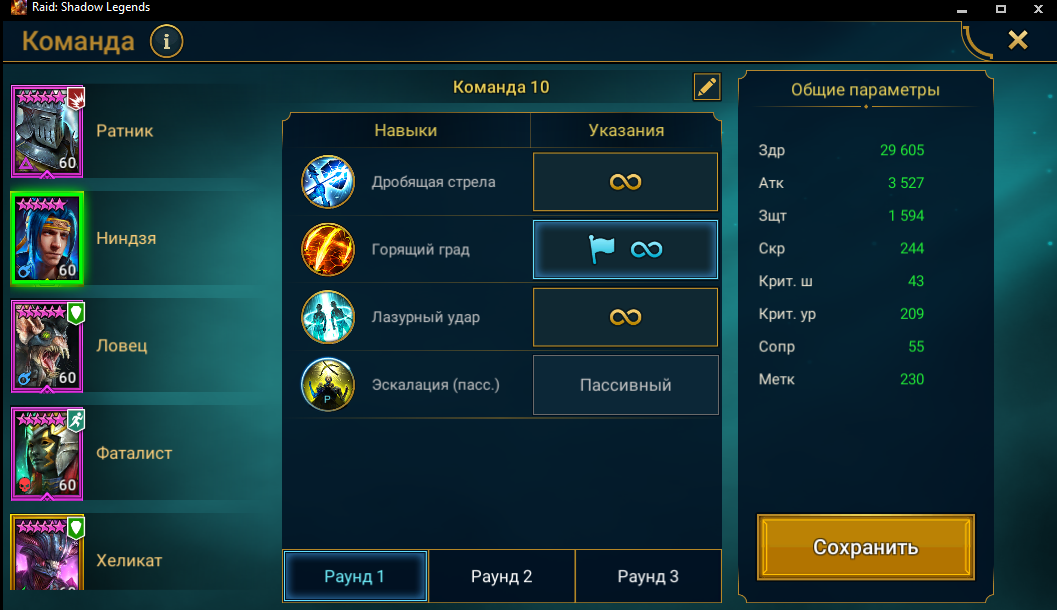Switch to Раунд 1 tab
The height and width of the screenshot is (610, 1057).
[x=355, y=577]
